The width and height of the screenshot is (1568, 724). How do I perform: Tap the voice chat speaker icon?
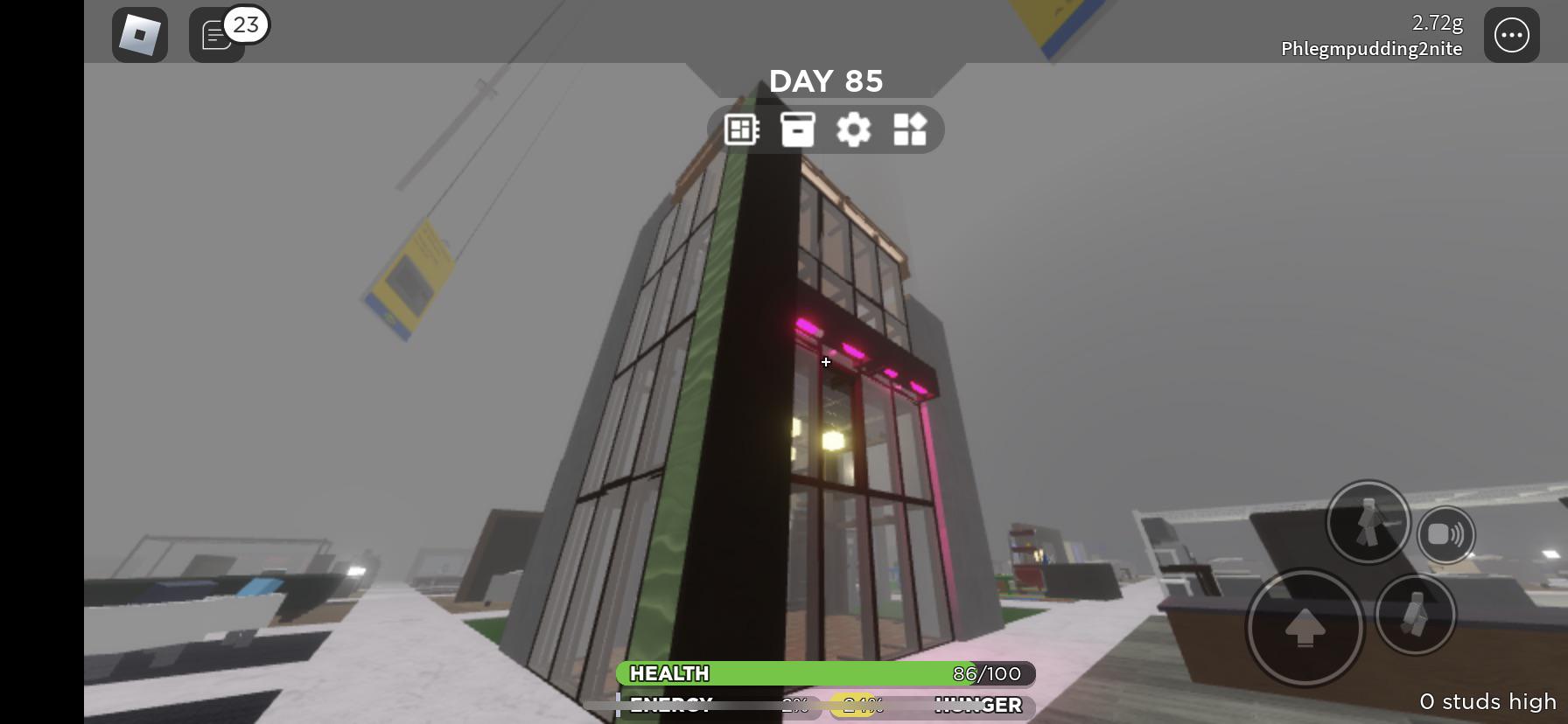coord(1446,534)
